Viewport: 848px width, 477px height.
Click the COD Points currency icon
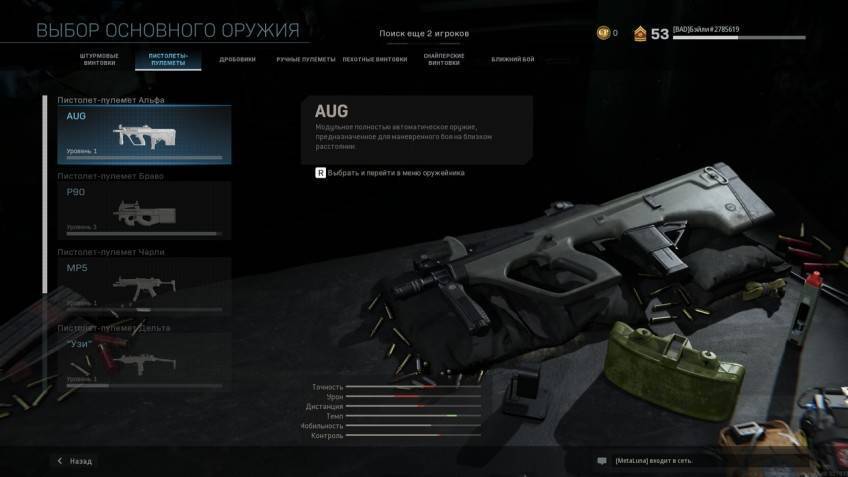pos(602,33)
